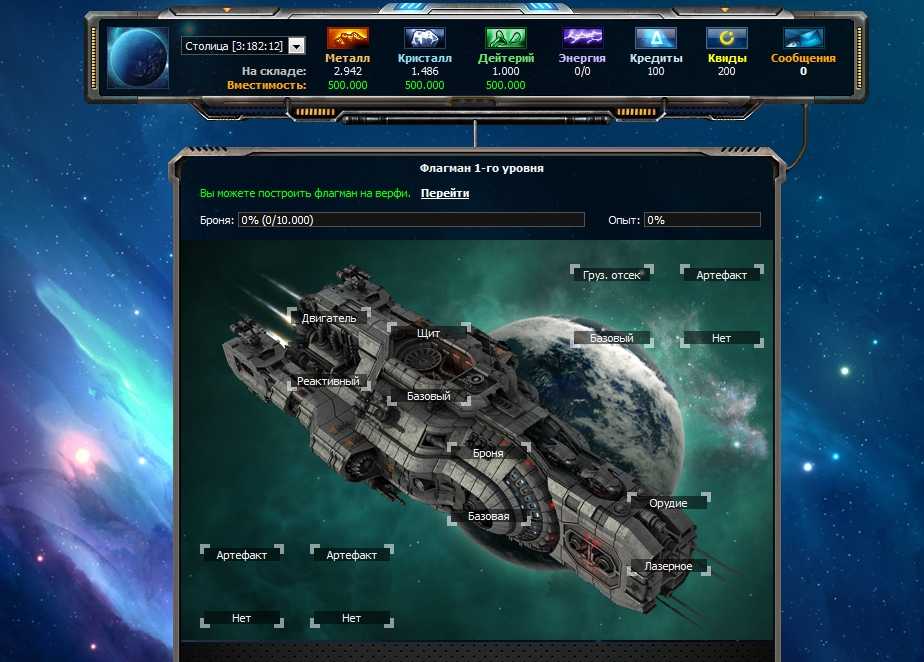
Task: Open the Дейтерий resource icon
Action: 505,39
